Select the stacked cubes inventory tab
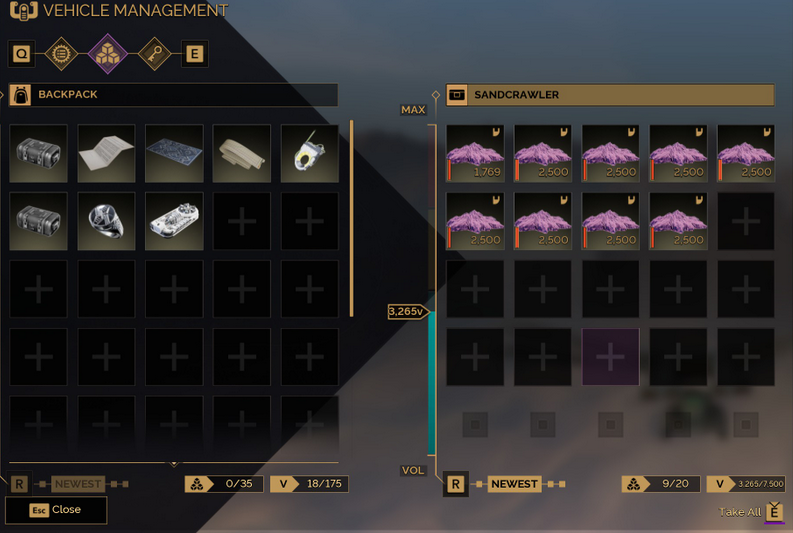 (108, 53)
